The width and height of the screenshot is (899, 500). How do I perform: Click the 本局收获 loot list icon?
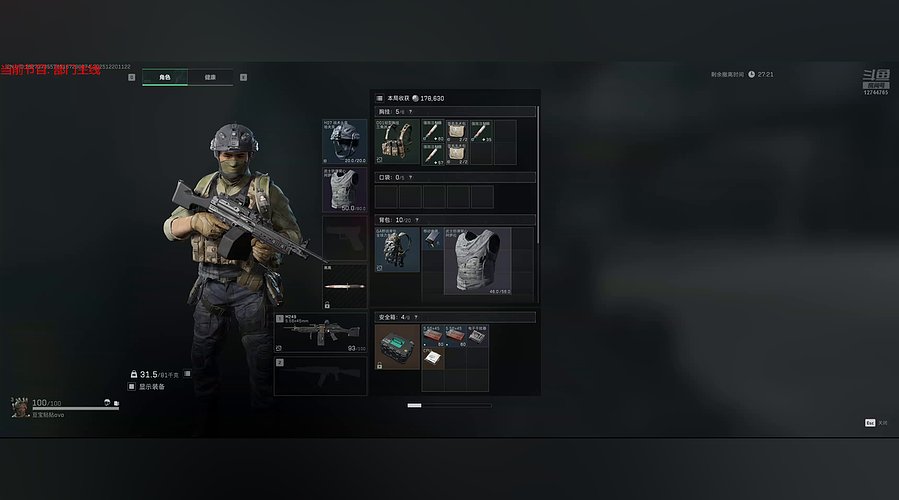point(380,98)
